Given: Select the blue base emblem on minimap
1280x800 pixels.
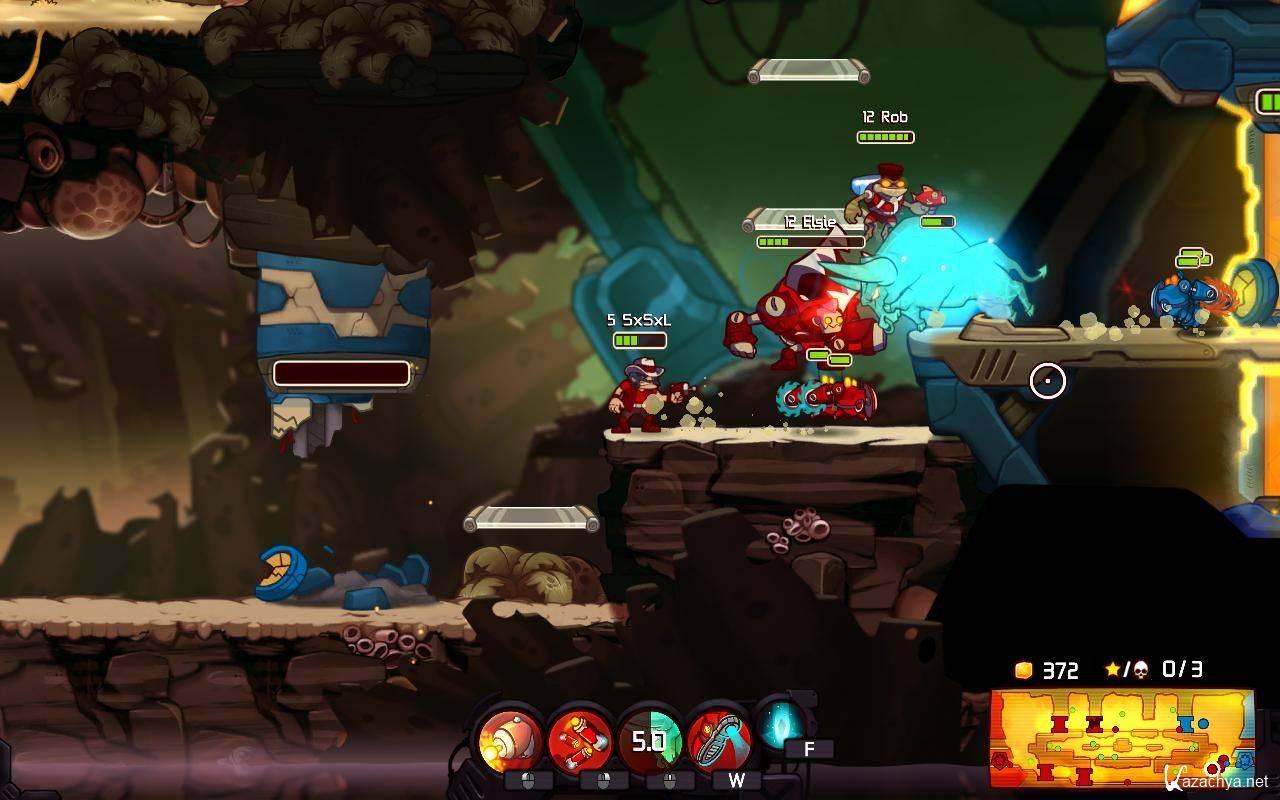Looking at the screenshot, I should tap(1243, 762).
